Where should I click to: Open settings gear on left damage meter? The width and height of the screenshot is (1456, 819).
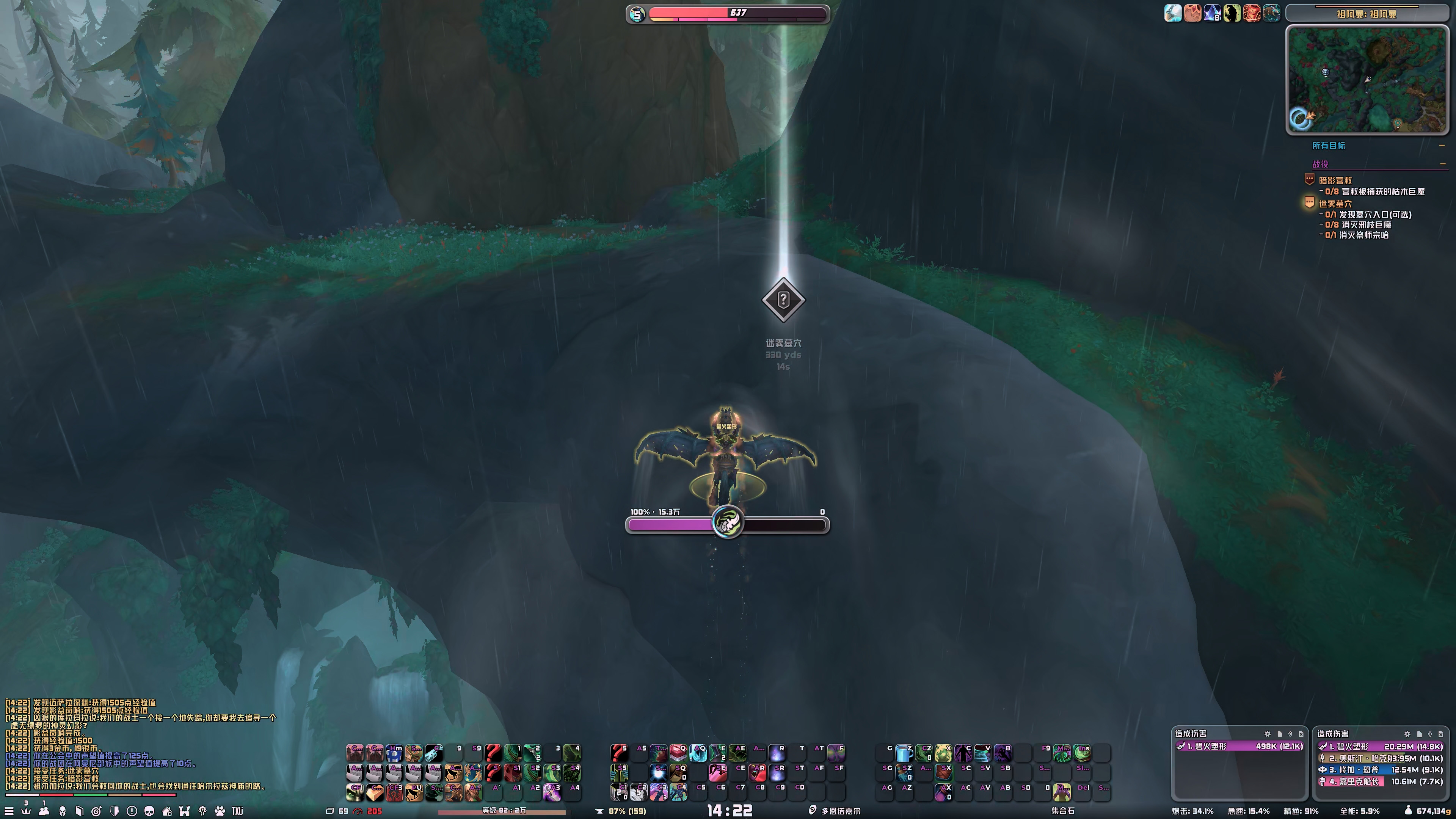(1267, 734)
